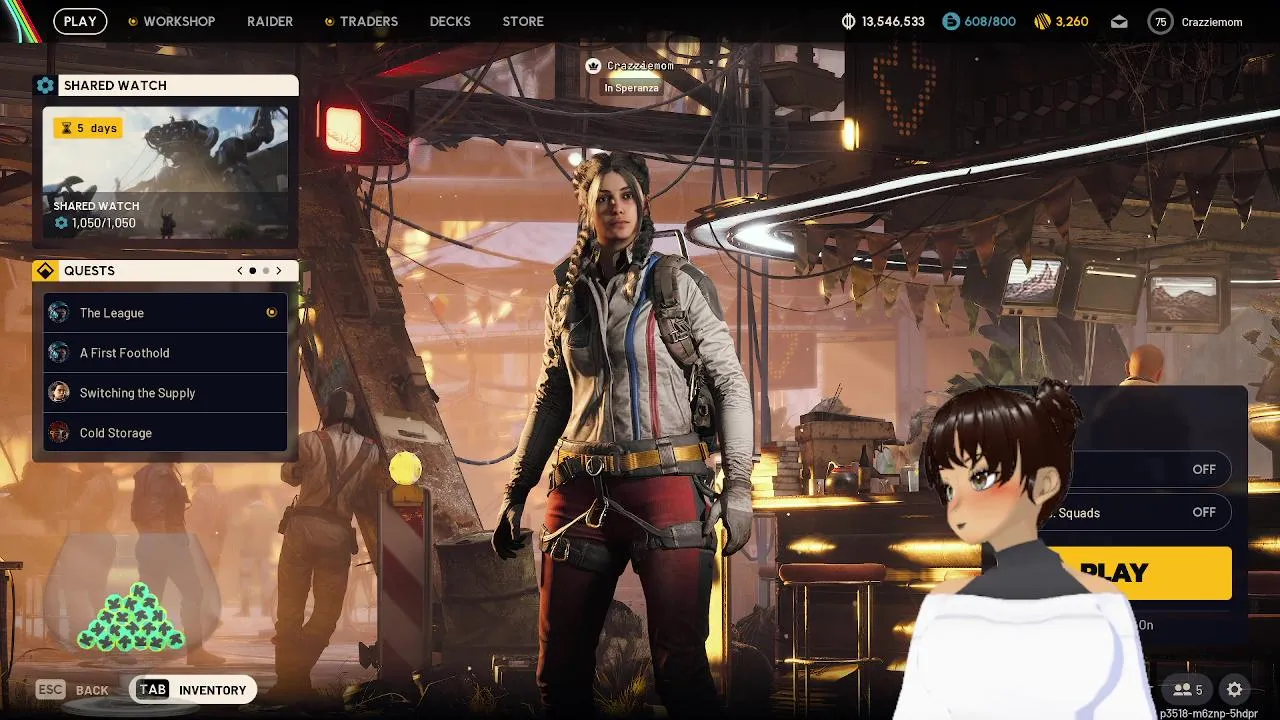
Task: Select The League quest
Action: tap(165, 313)
